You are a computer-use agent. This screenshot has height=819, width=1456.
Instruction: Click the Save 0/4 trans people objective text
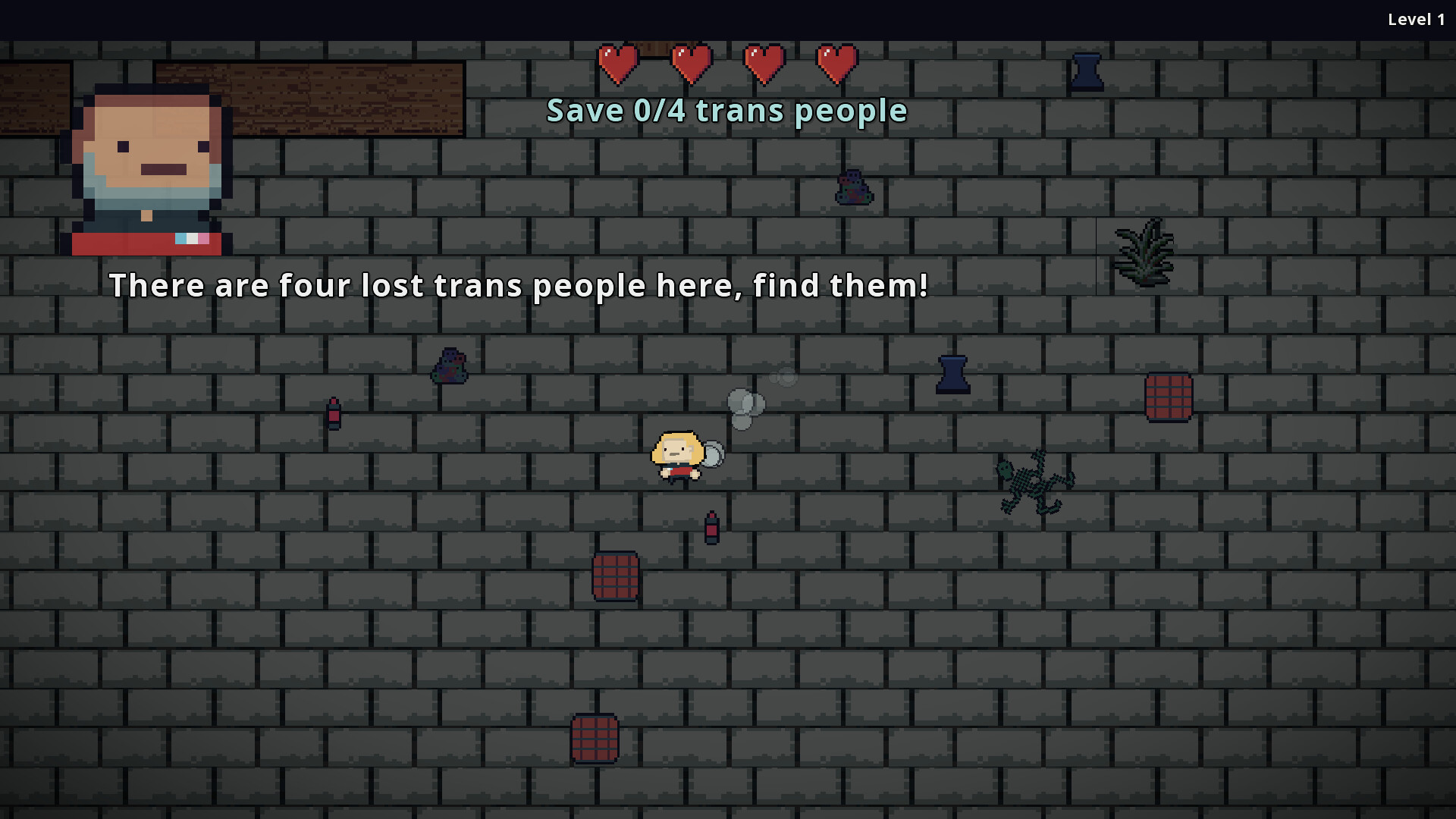tap(726, 110)
